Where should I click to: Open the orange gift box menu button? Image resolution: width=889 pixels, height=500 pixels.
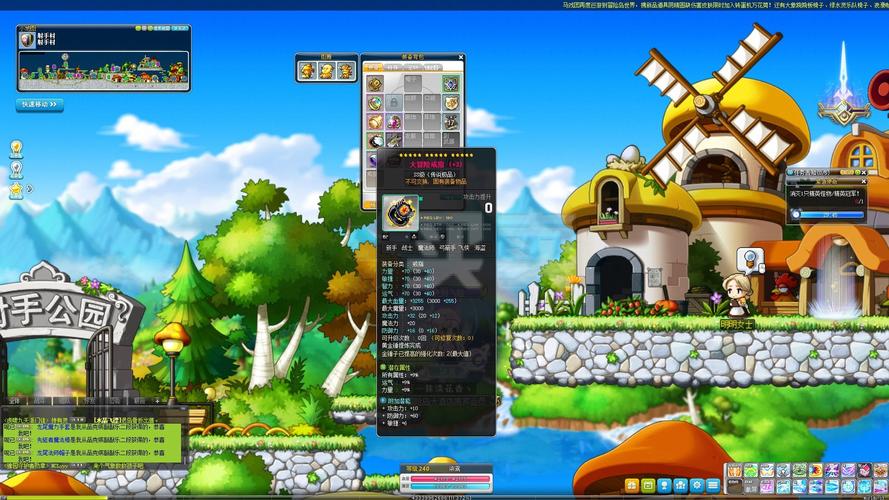(632, 485)
